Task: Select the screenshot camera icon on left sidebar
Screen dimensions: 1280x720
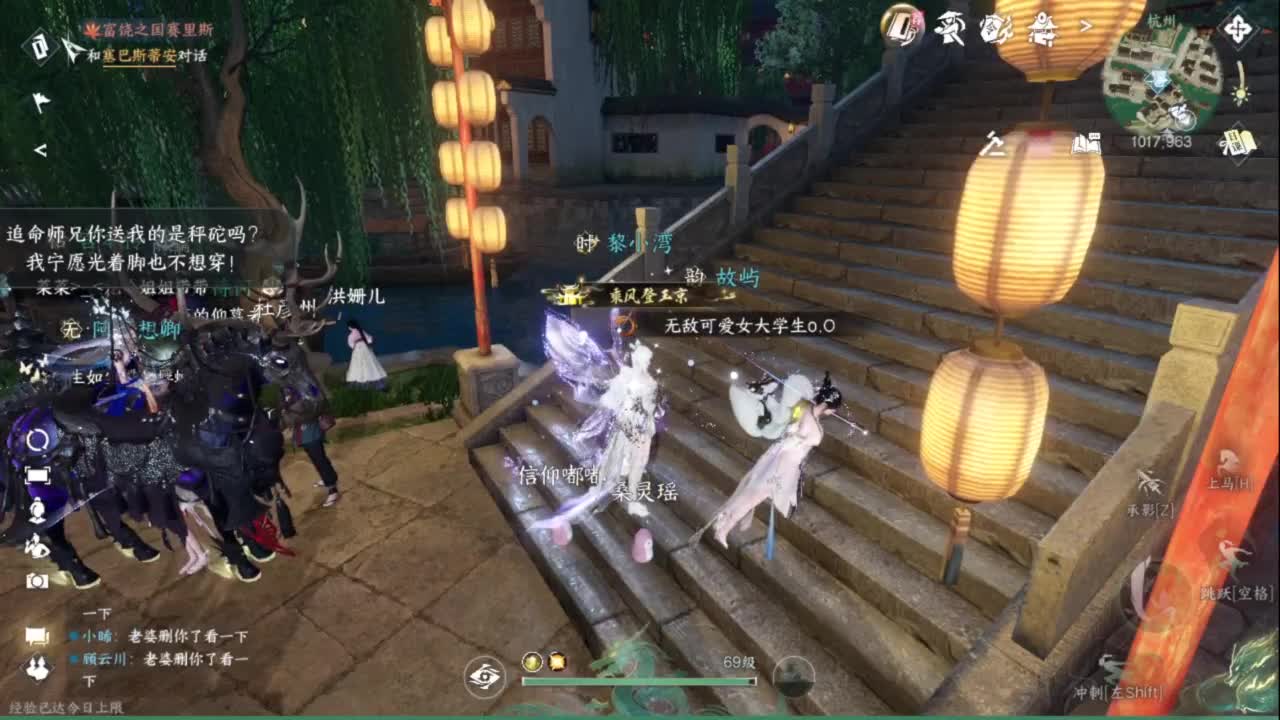Action: 36,581
